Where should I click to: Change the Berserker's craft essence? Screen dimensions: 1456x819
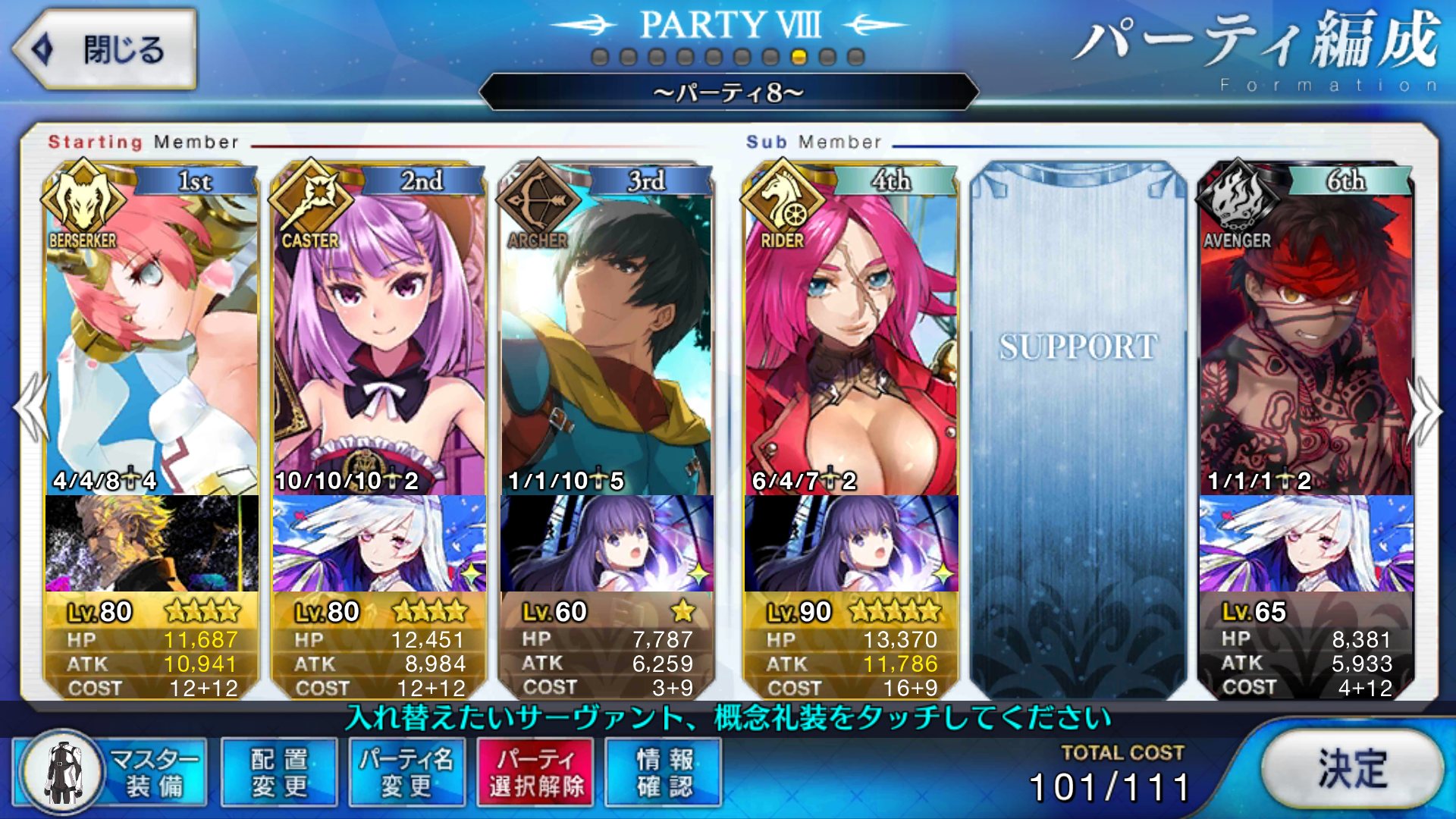coord(152,543)
